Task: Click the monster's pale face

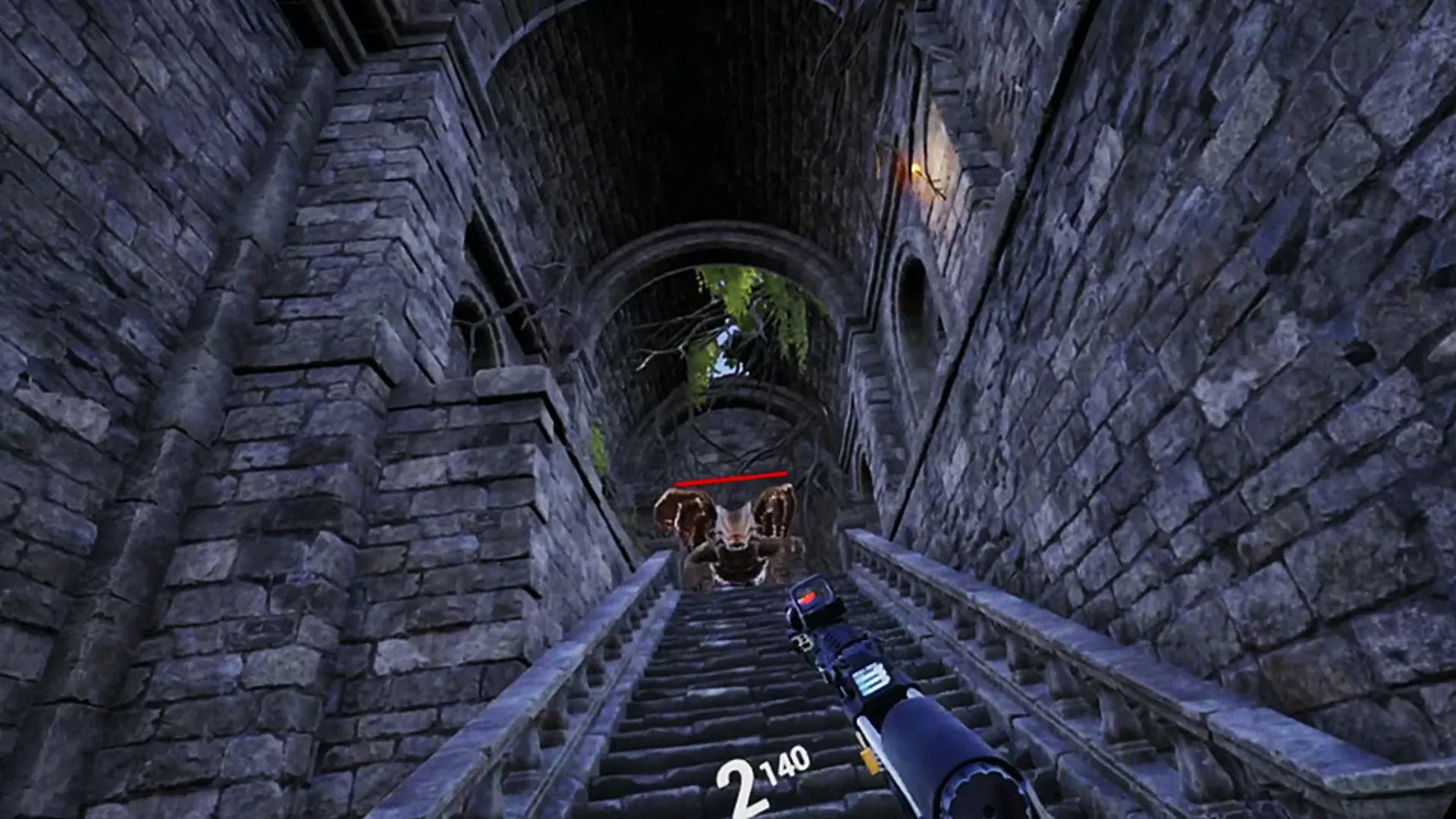Action: pos(734,523)
